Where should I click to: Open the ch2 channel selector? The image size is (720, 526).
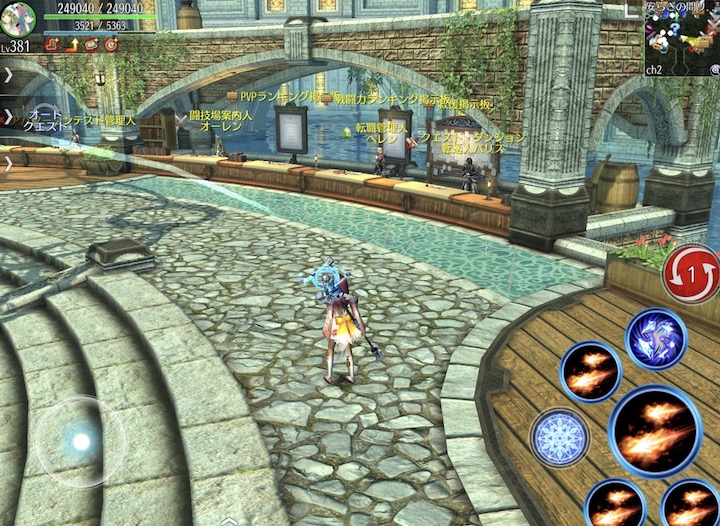(x=654, y=70)
